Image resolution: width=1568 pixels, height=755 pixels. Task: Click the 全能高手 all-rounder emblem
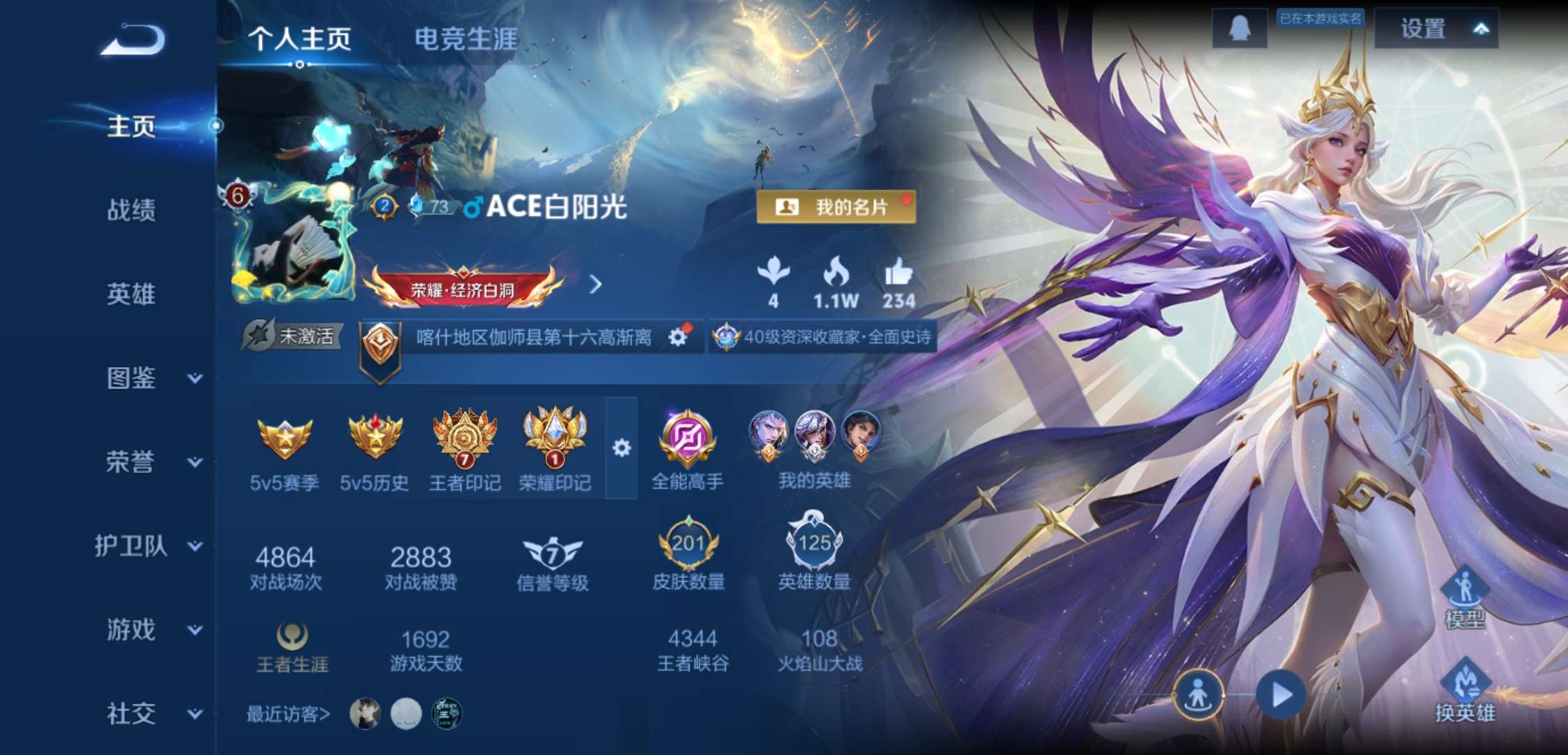[687, 437]
